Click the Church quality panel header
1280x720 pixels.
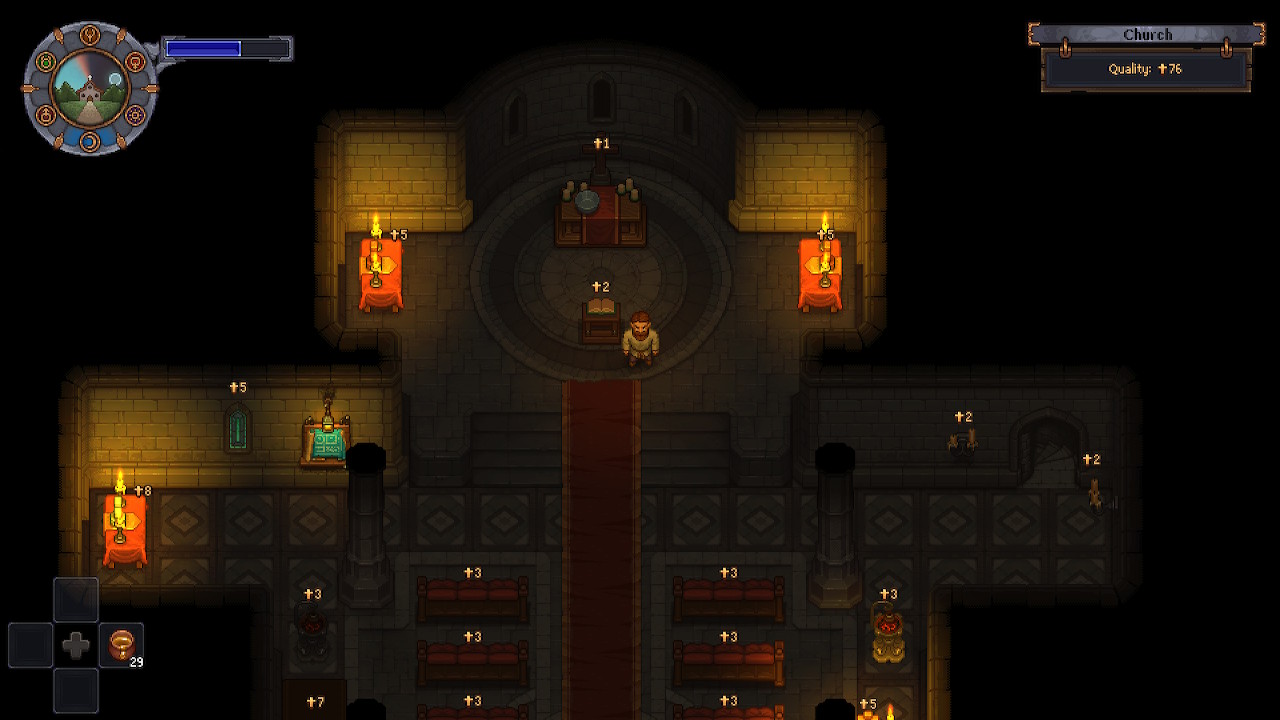pos(1146,35)
